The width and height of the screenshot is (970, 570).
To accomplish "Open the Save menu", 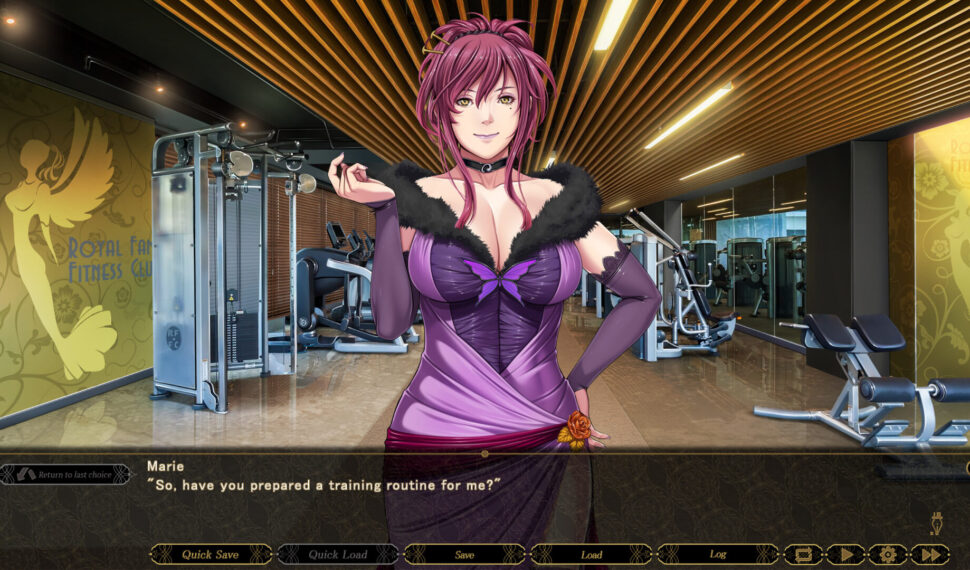I will 464,554.
